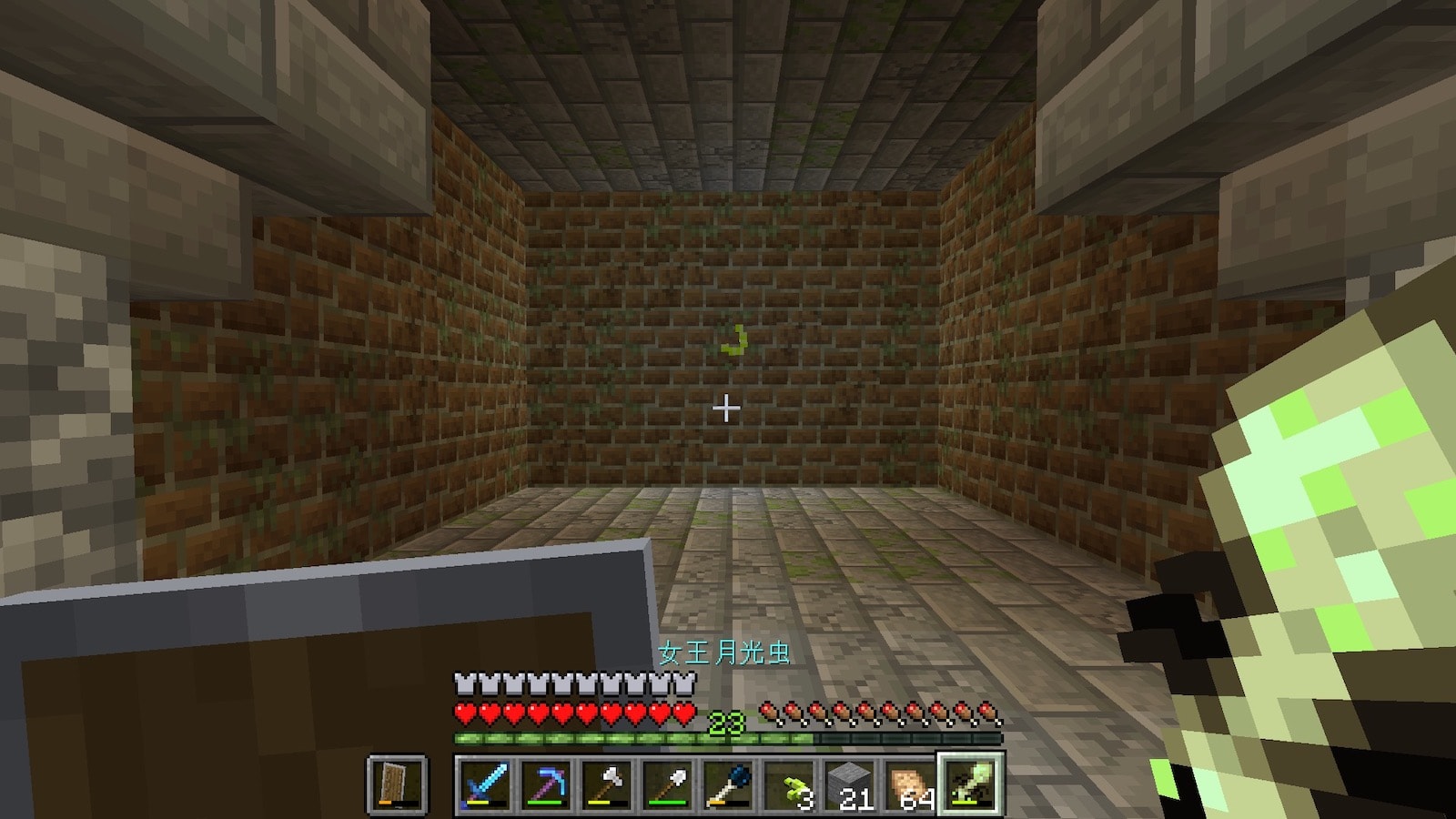Choose the iron axe slot
The image size is (1456, 819).
(x=607, y=783)
